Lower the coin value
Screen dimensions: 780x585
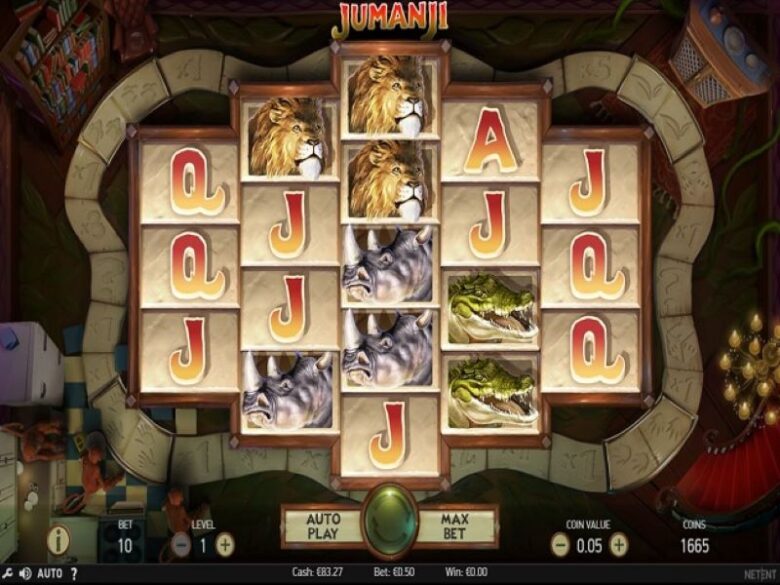coord(560,544)
